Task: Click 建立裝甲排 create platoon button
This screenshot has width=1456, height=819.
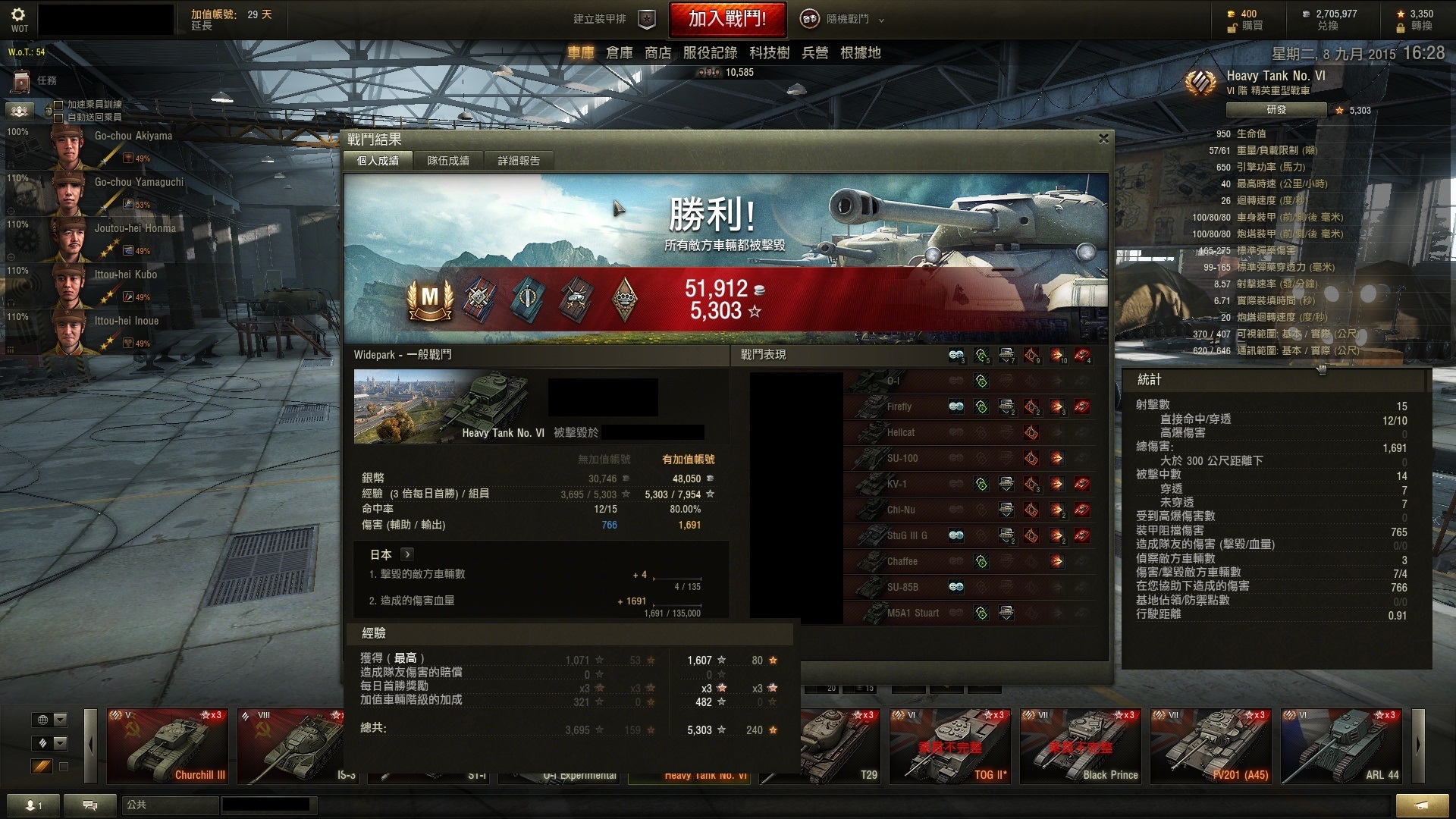Action: pos(613,19)
